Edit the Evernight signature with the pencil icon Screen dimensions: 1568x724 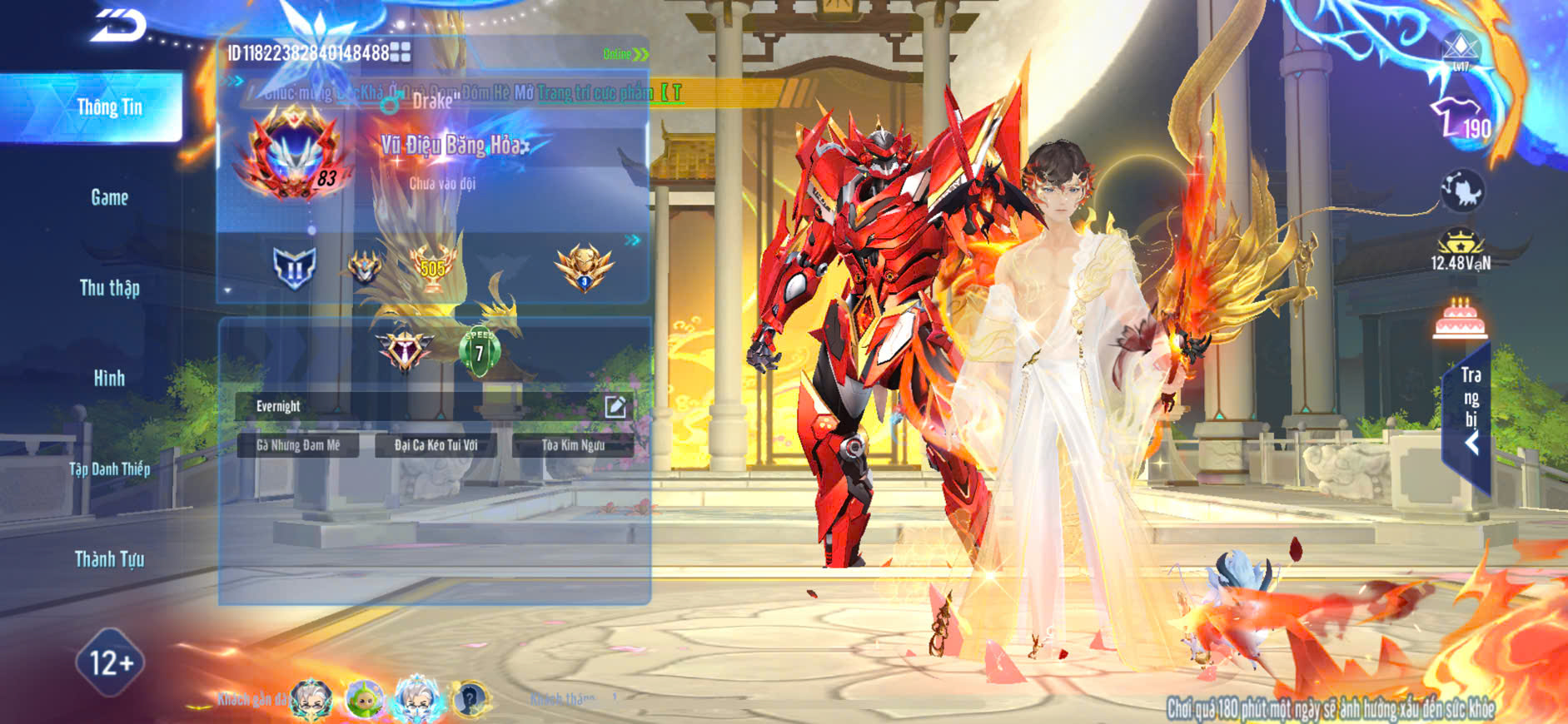click(615, 406)
